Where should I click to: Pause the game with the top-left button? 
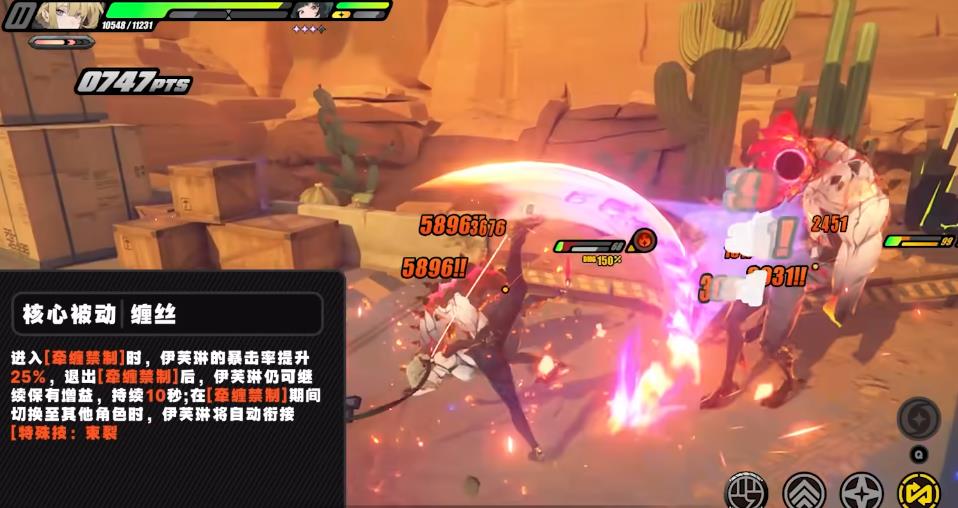point(18,15)
